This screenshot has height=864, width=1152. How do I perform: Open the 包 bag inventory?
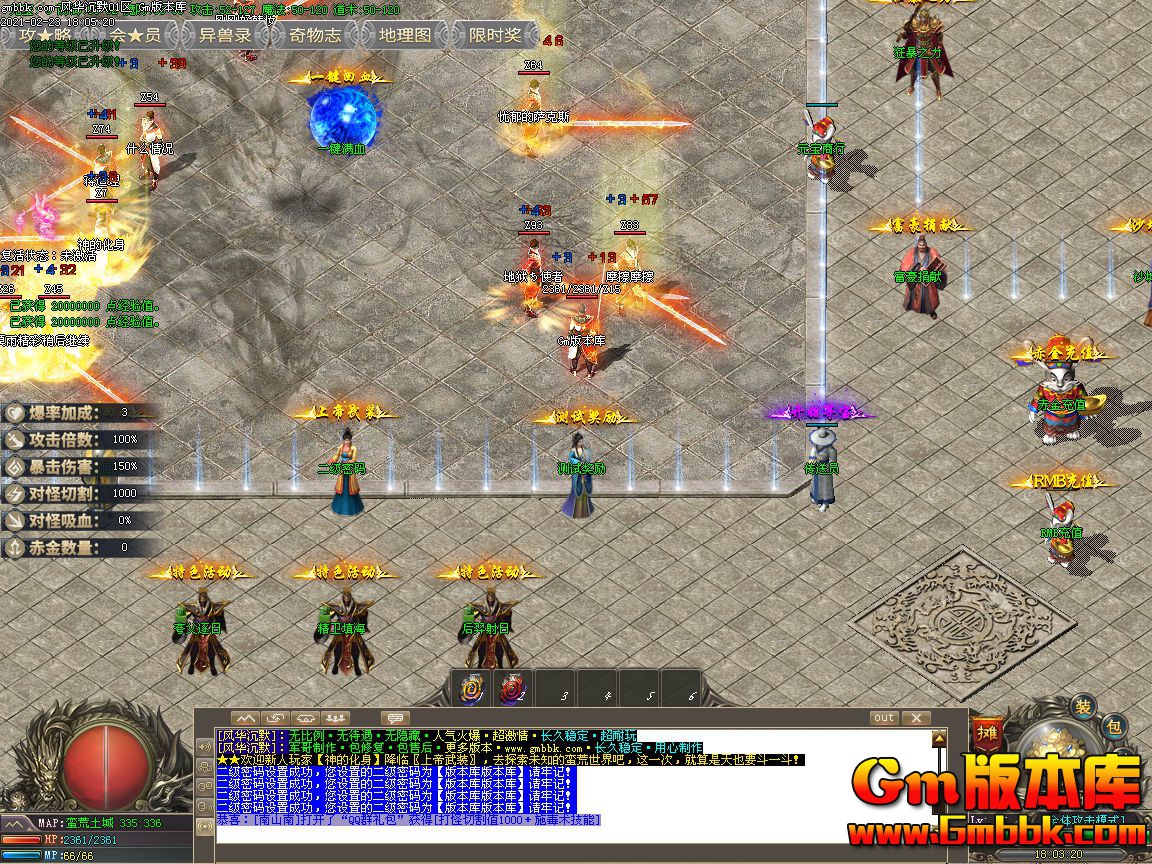tap(1114, 727)
